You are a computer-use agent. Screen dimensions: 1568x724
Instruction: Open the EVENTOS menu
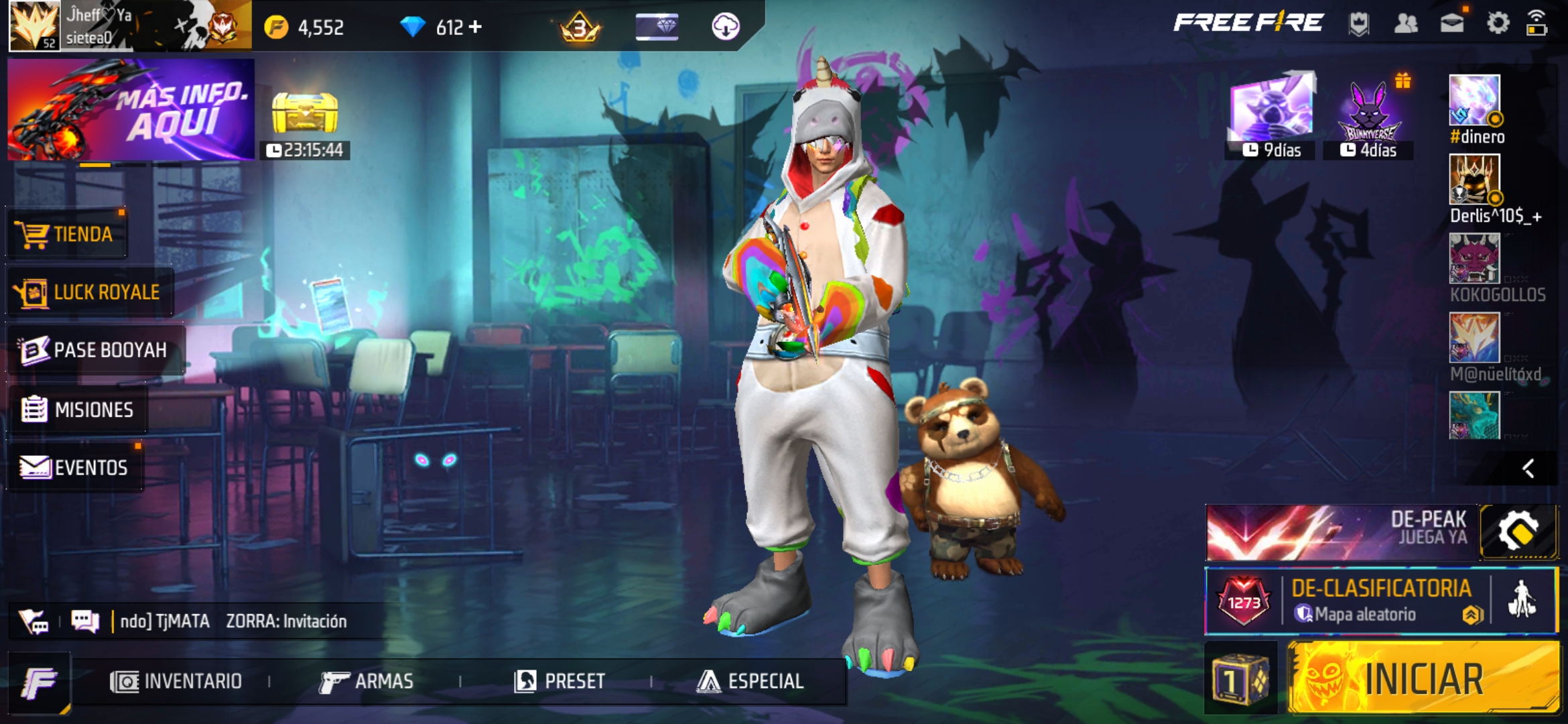point(75,467)
